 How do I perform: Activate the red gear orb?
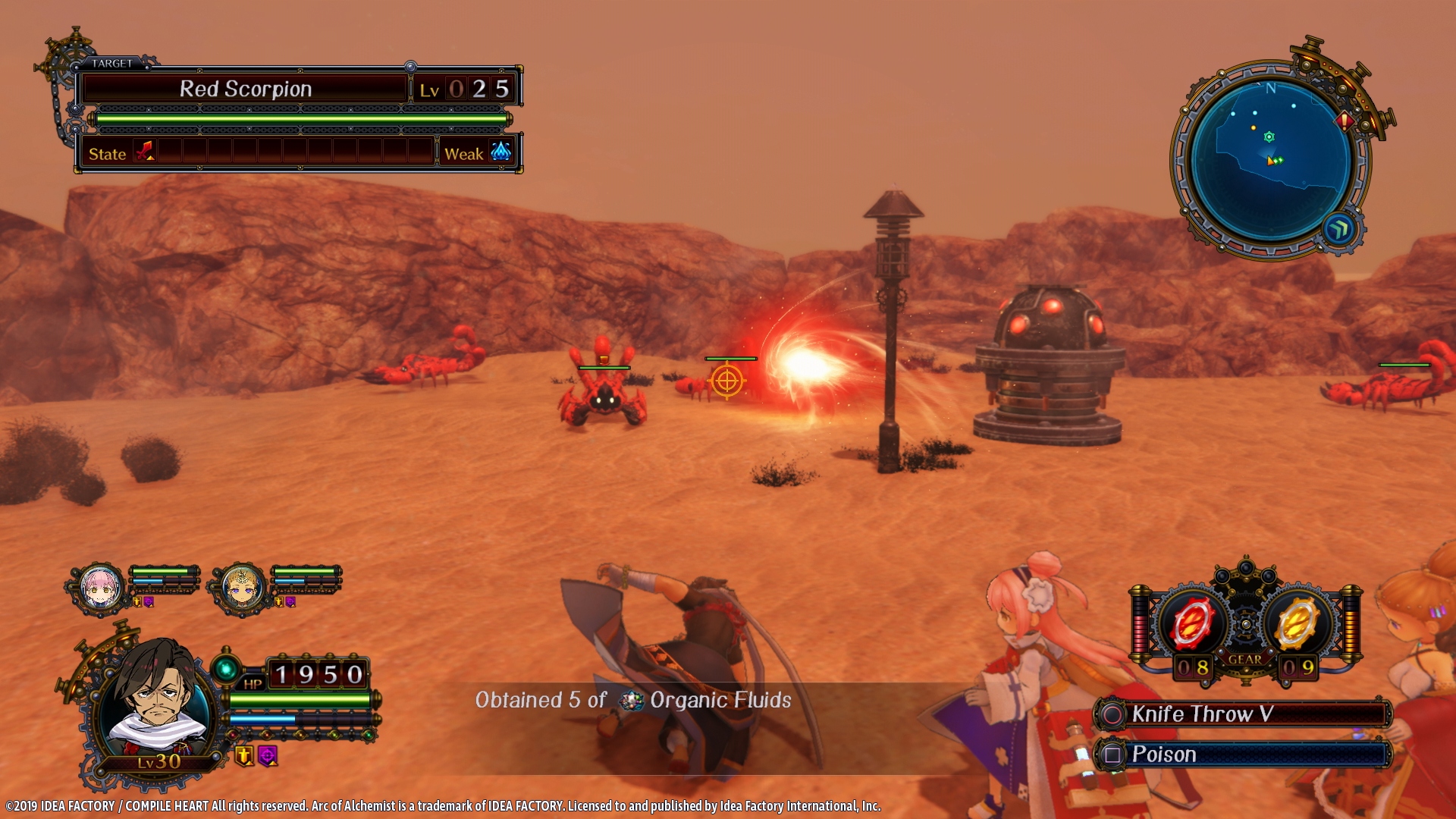point(1192,624)
